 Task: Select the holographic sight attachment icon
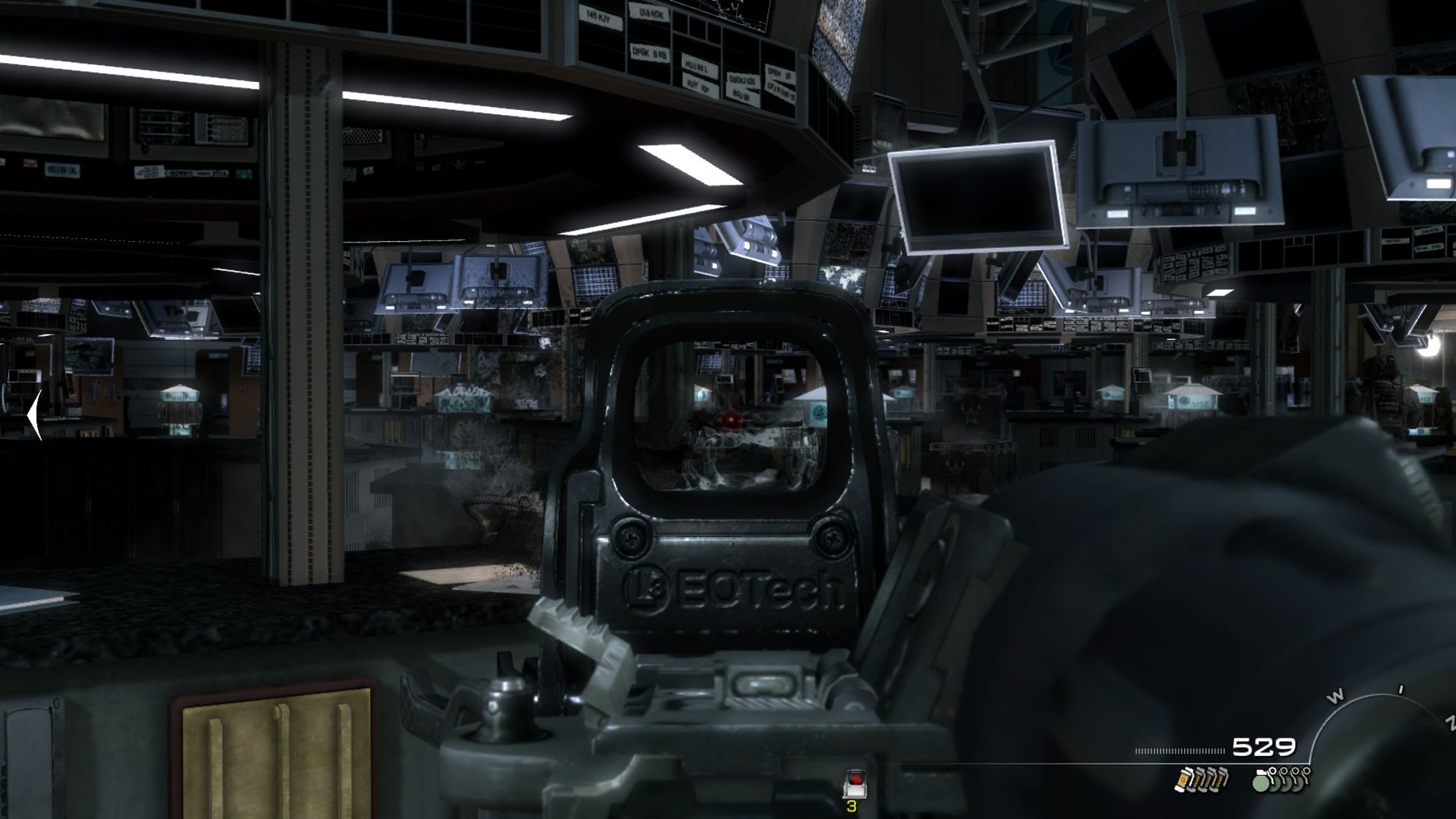click(854, 784)
